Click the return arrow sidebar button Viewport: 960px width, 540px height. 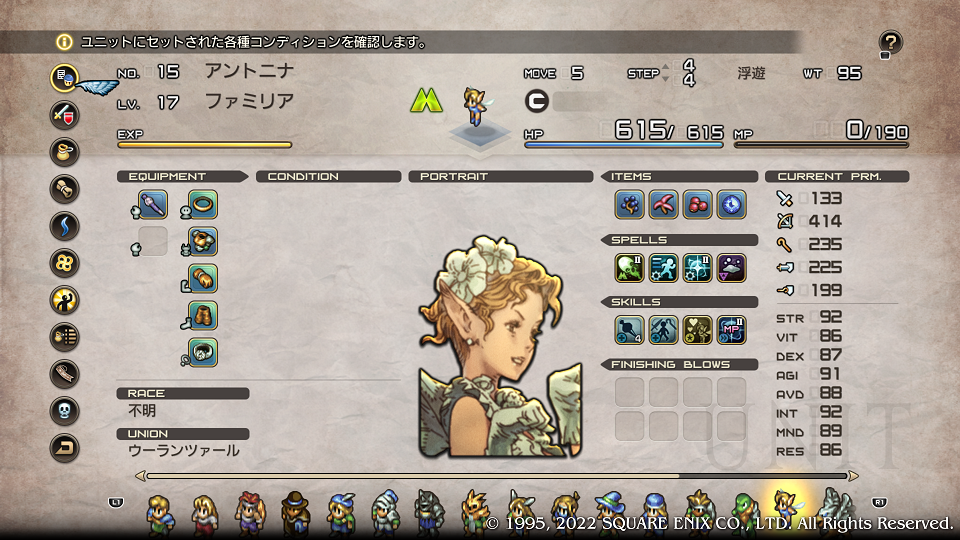tap(64, 447)
